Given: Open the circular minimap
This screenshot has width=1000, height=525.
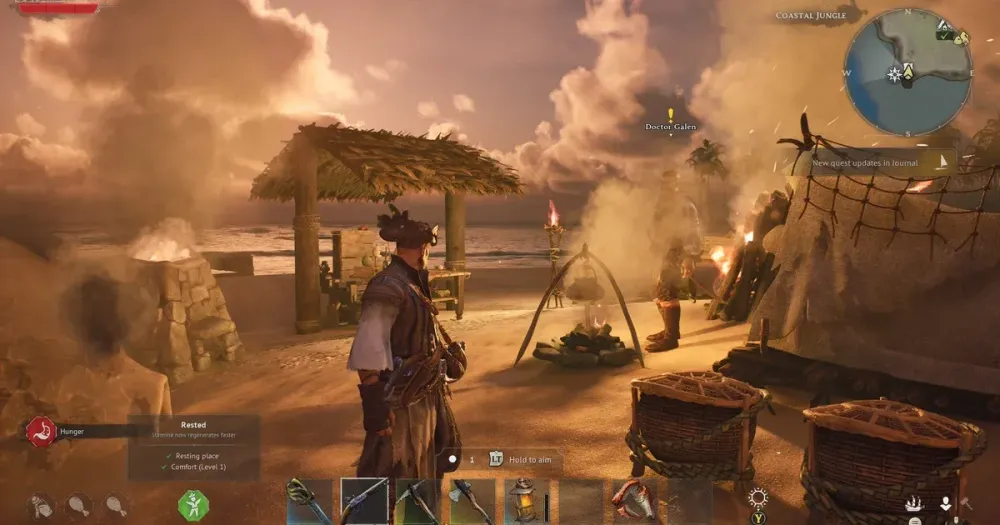Looking at the screenshot, I should [x=908, y=72].
